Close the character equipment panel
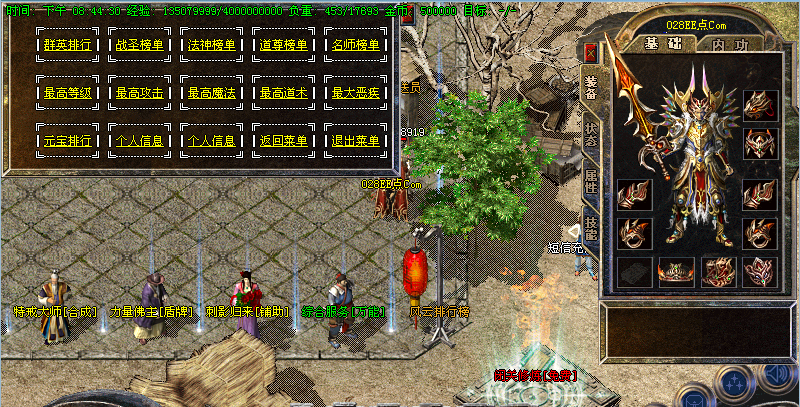The height and width of the screenshot is (407, 800). pyautogui.click(x=591, y=52)
